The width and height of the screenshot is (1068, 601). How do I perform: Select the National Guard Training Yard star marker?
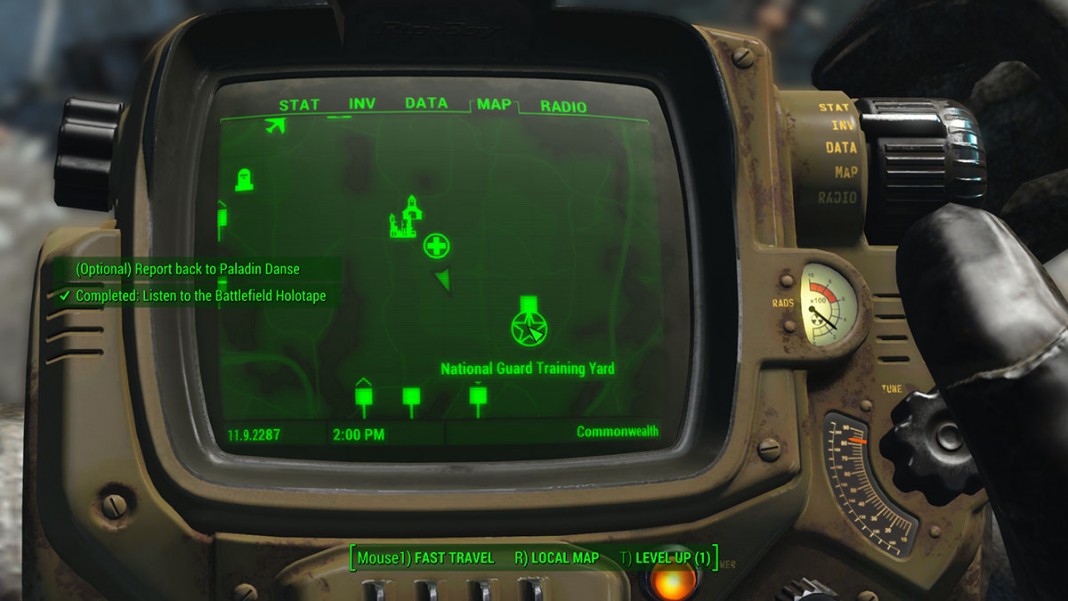pos(527,327)
